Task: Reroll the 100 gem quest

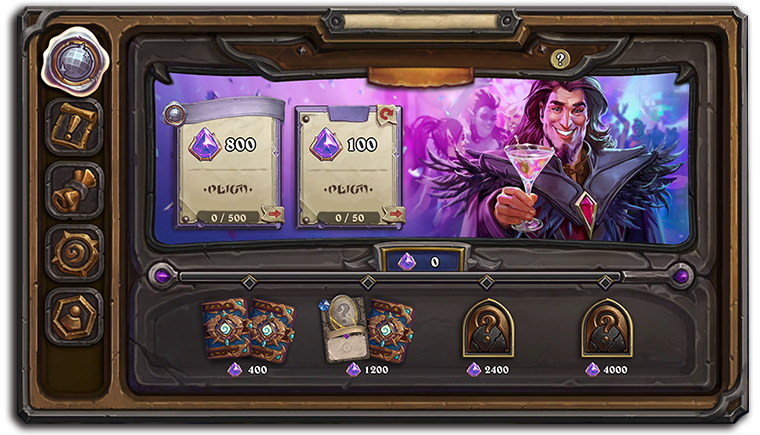Action: 387,114
